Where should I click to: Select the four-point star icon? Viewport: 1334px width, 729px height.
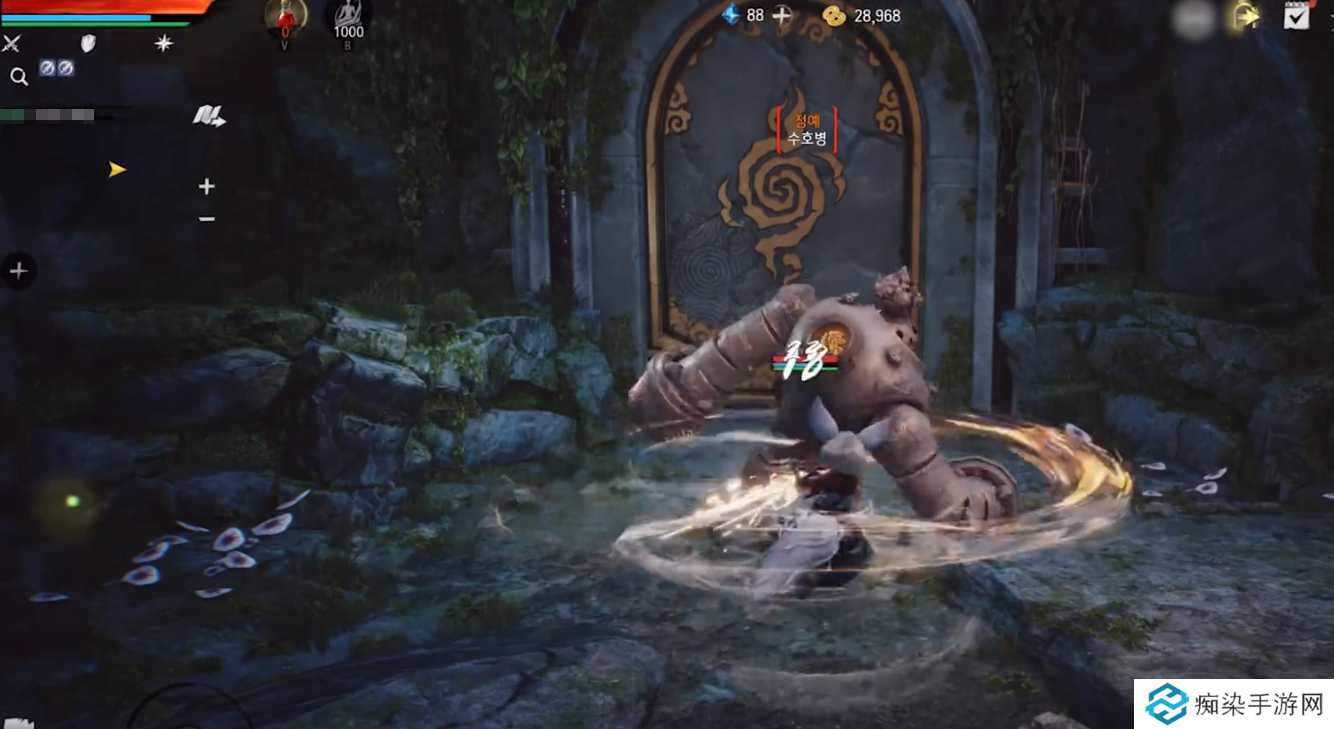click(164, 43)
